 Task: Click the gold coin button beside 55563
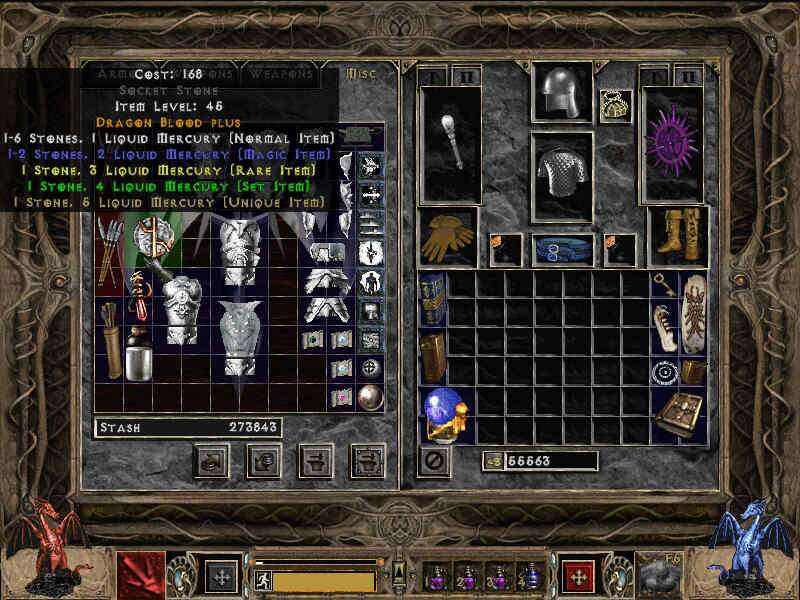pyautogui.click(x=492, y=461)
